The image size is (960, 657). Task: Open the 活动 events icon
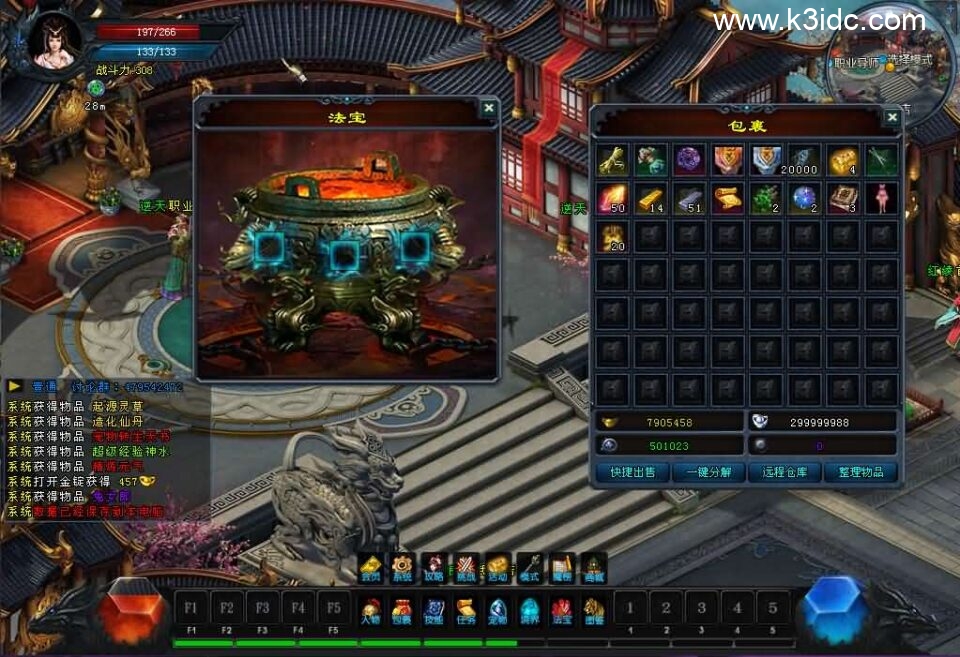(498, 569)
